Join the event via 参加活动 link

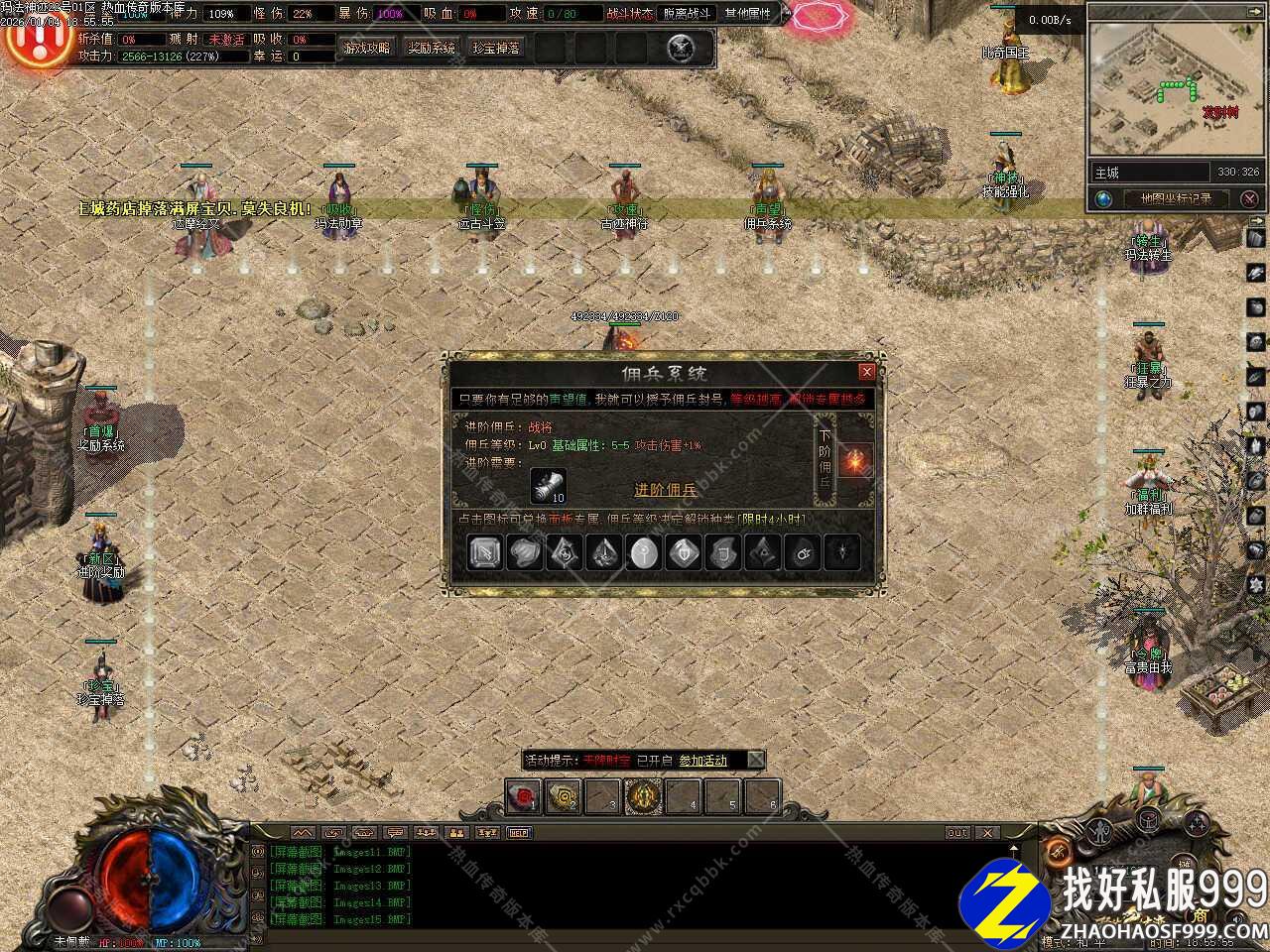702,761
